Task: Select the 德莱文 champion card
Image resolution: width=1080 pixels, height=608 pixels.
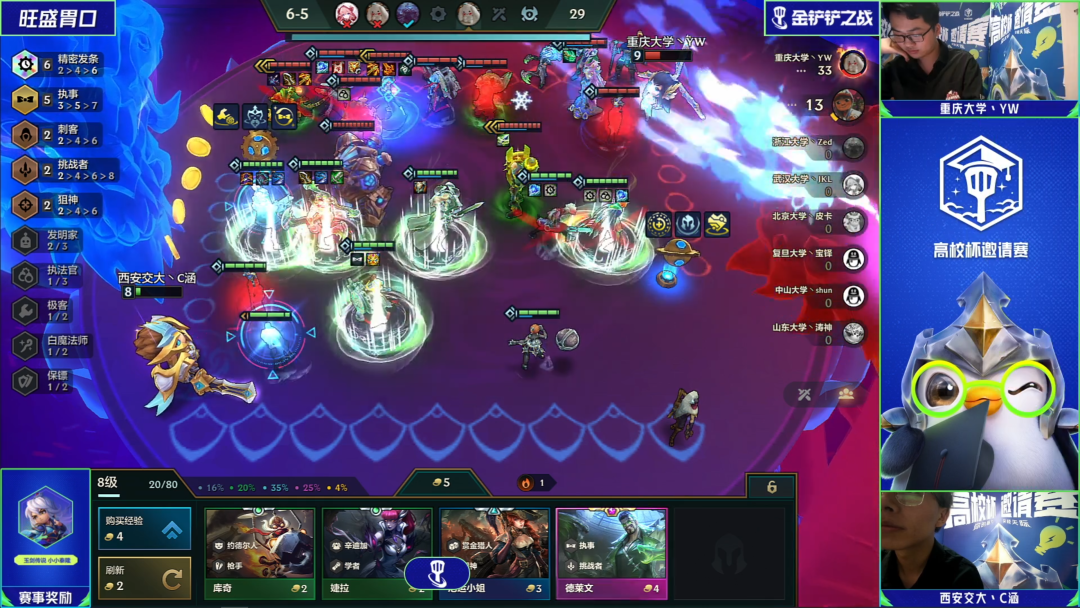Action: click(611, 552)
